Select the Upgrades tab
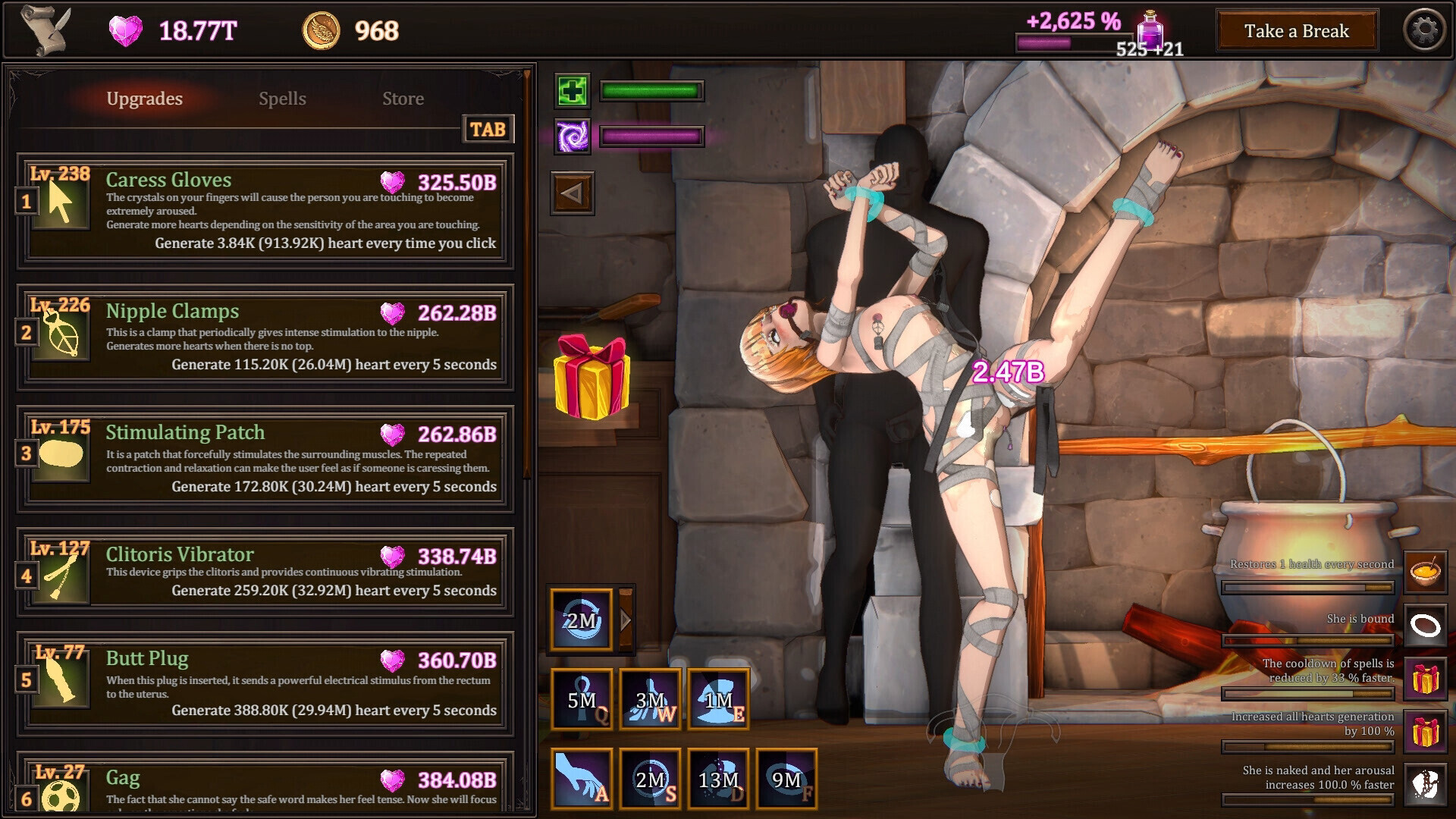This screenshot has width=1456, height=819. 144,99
